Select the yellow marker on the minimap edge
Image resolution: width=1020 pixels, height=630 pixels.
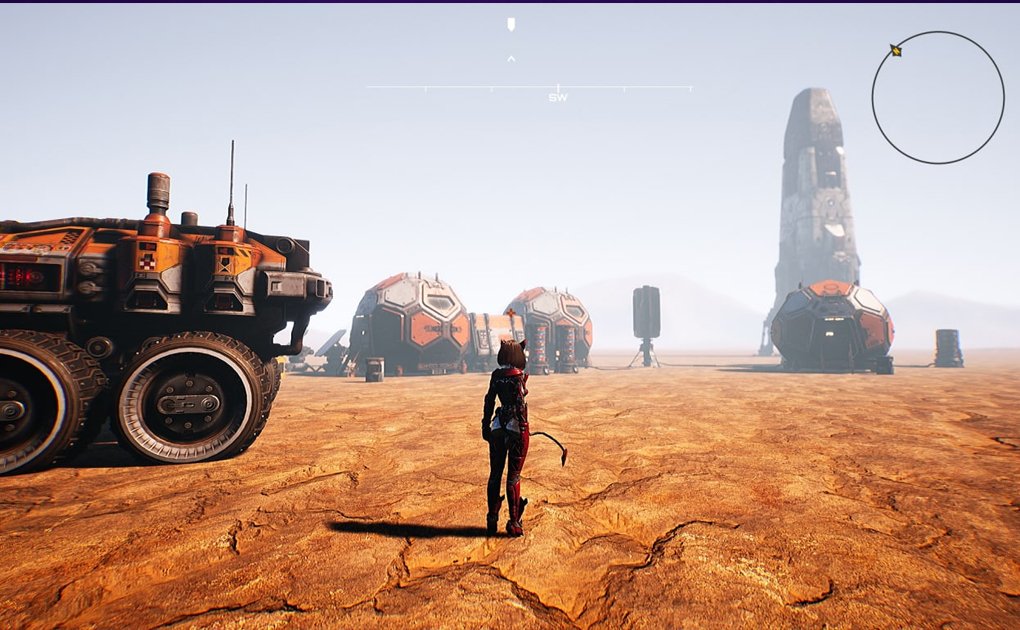[896, 50]
